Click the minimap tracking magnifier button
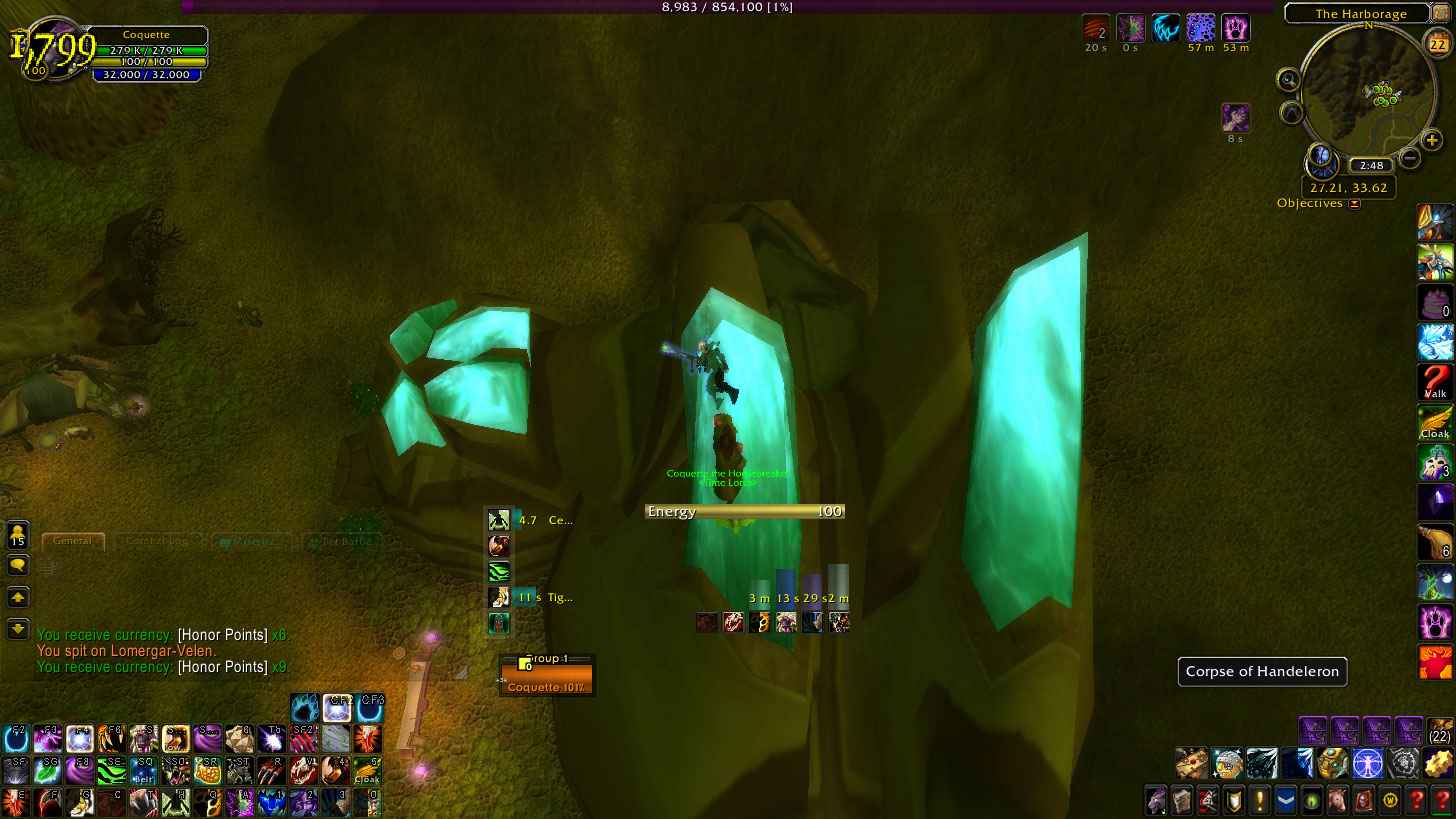Viewport: 1456px width, 819px height. tap(1288, 80)
